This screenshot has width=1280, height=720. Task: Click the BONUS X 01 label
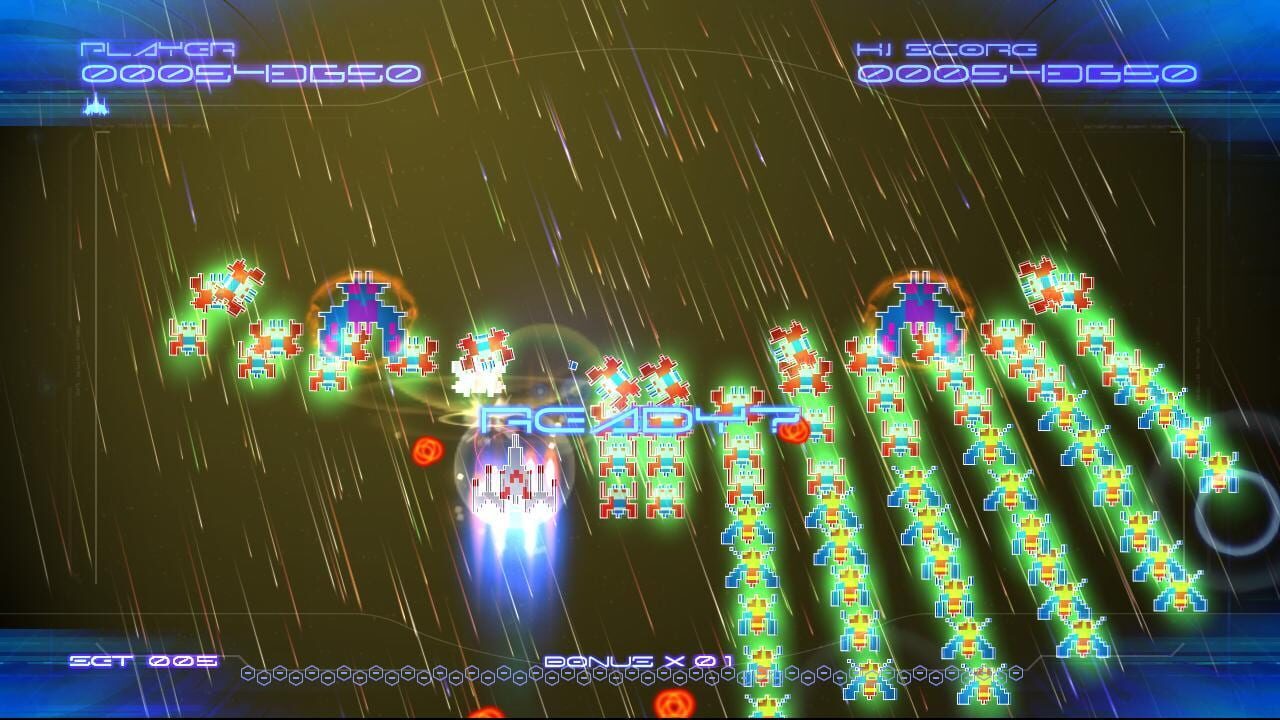(x=640, y=658)
